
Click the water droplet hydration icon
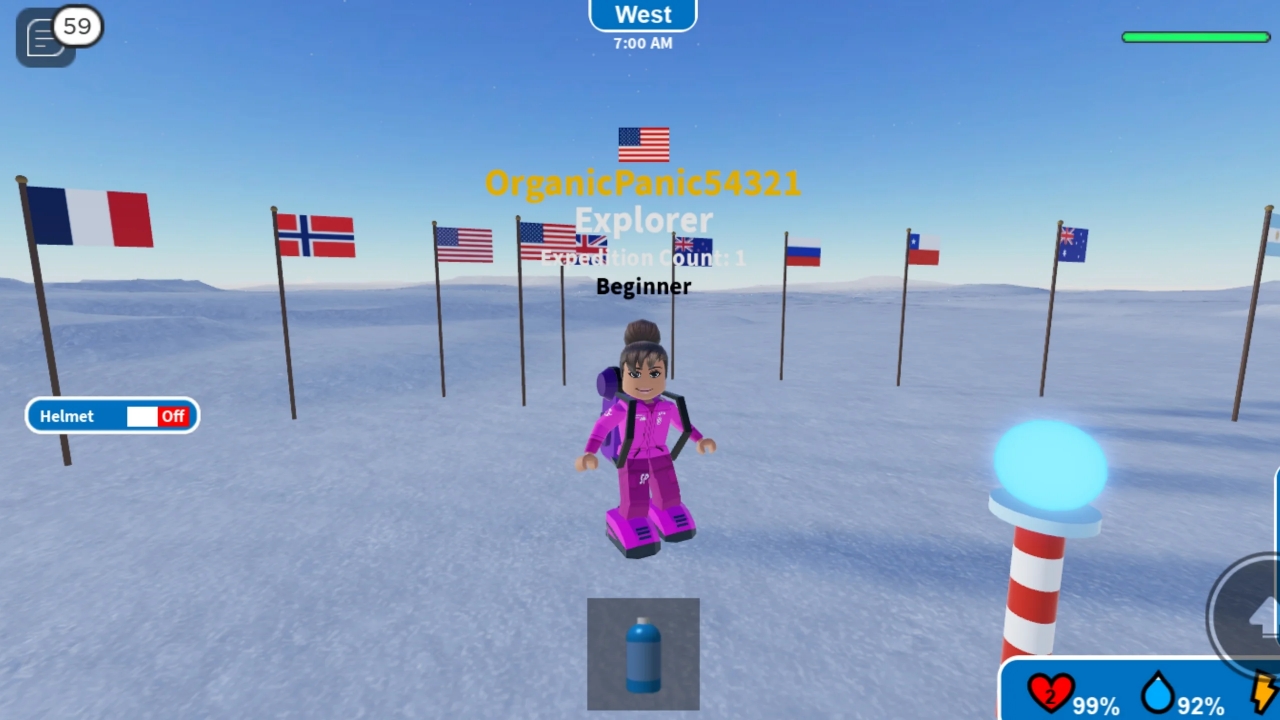point(1159,695)
